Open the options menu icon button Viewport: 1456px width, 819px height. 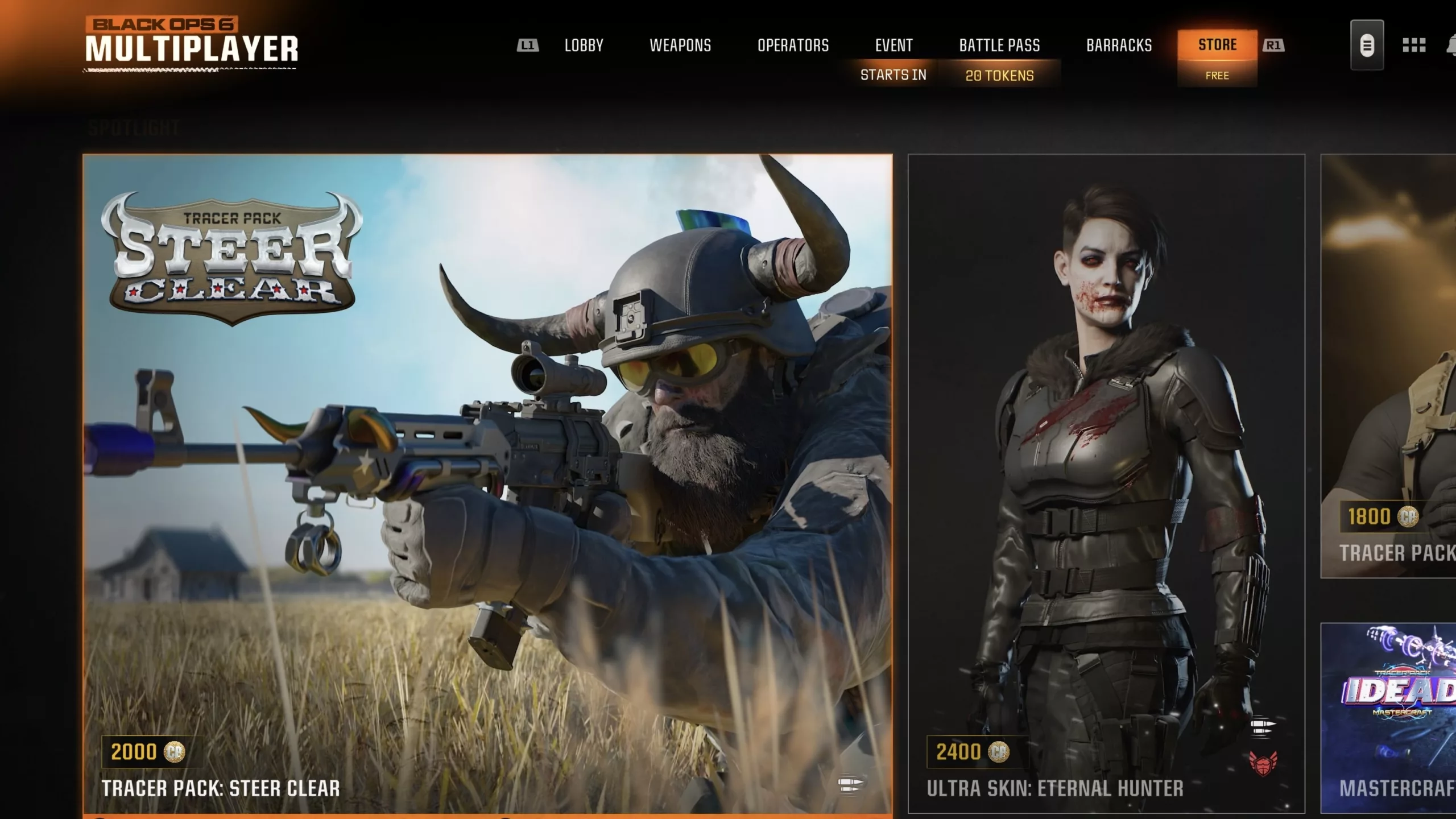tap(1367, 45)
